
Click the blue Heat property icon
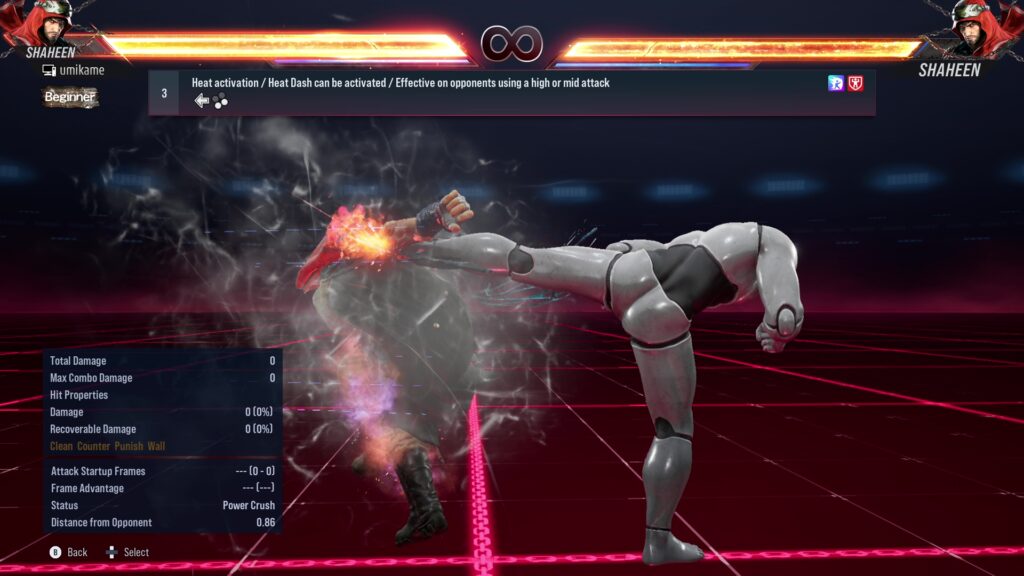836,84
